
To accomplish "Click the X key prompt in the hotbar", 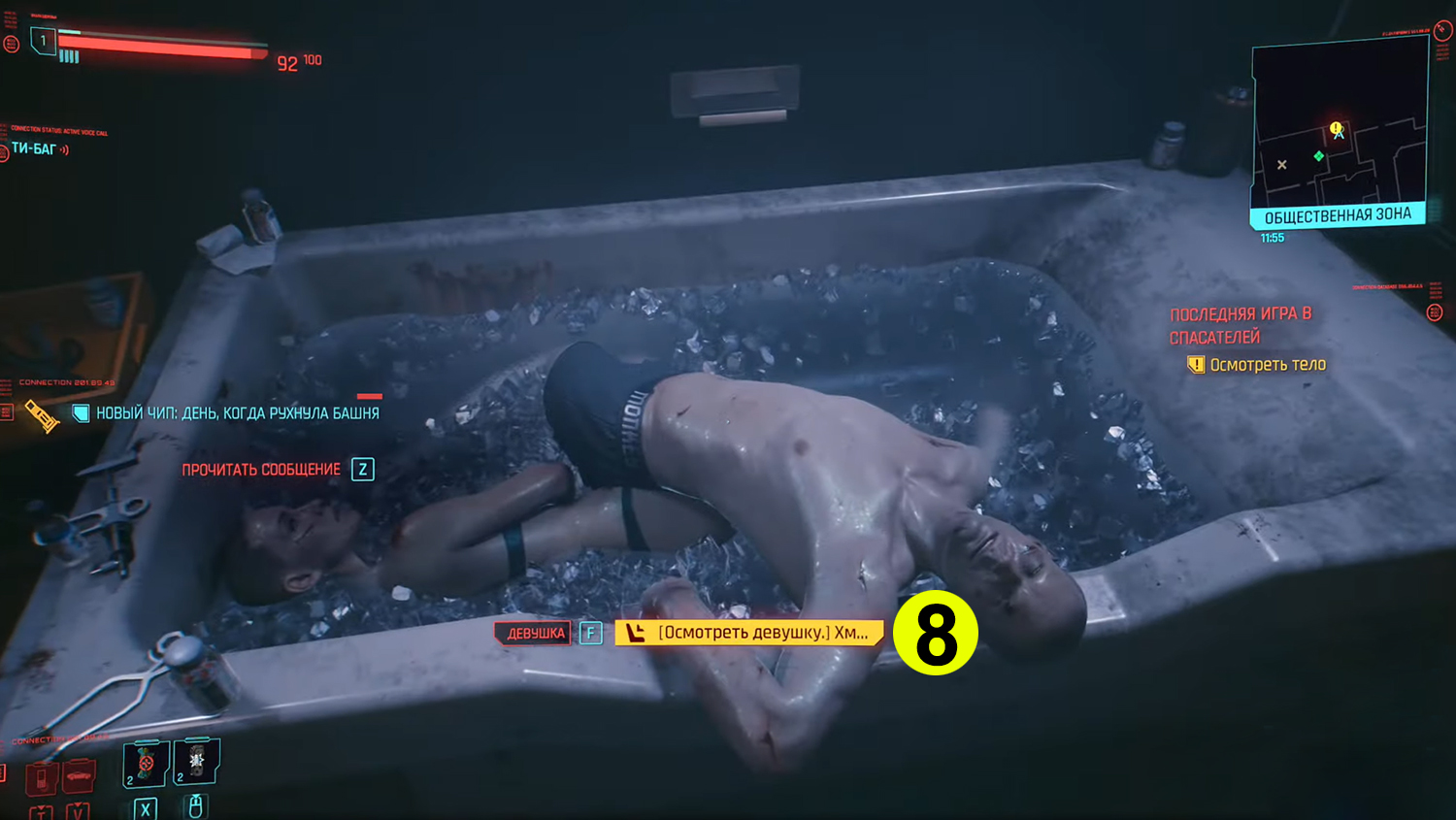I will point(145,808).
